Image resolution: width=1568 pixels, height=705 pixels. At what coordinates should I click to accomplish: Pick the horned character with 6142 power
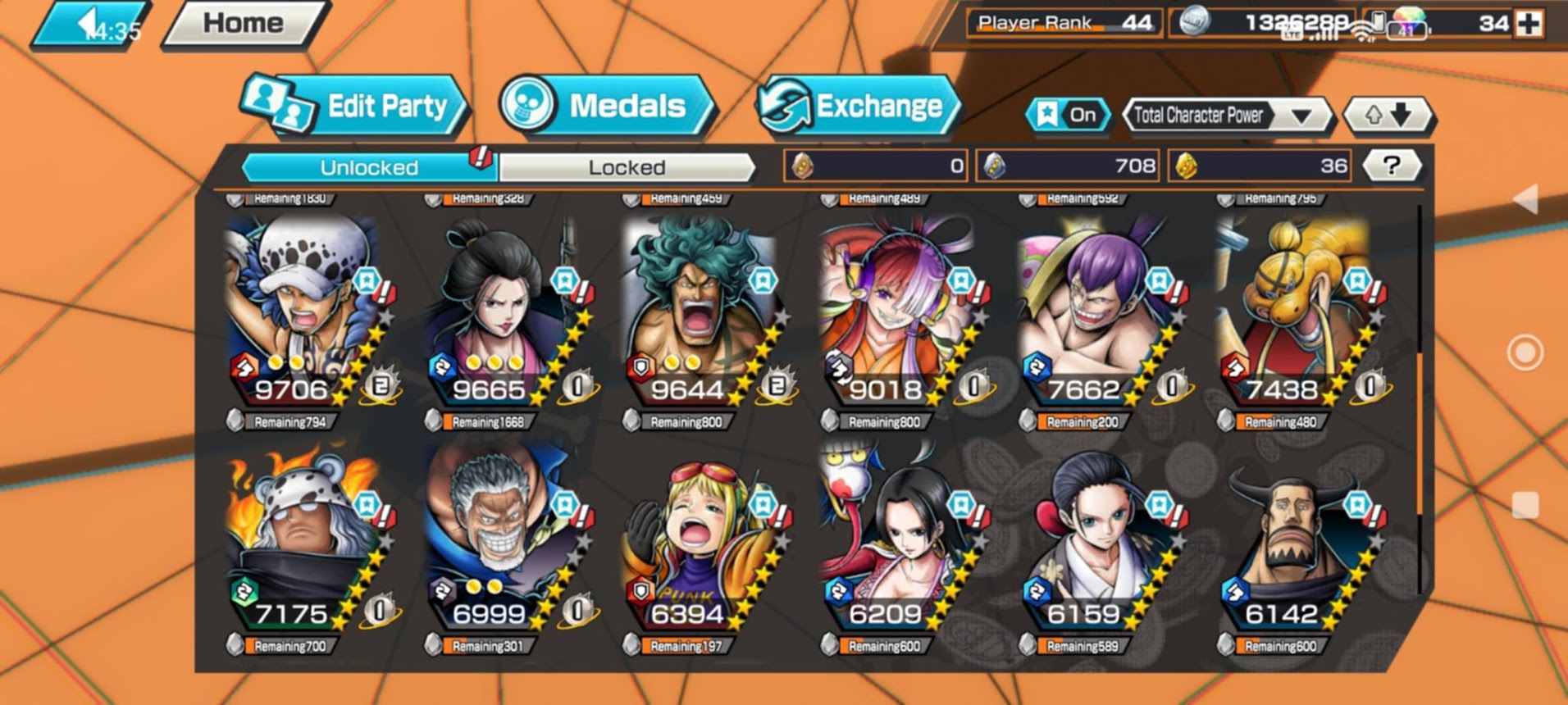coord(1295,537)
